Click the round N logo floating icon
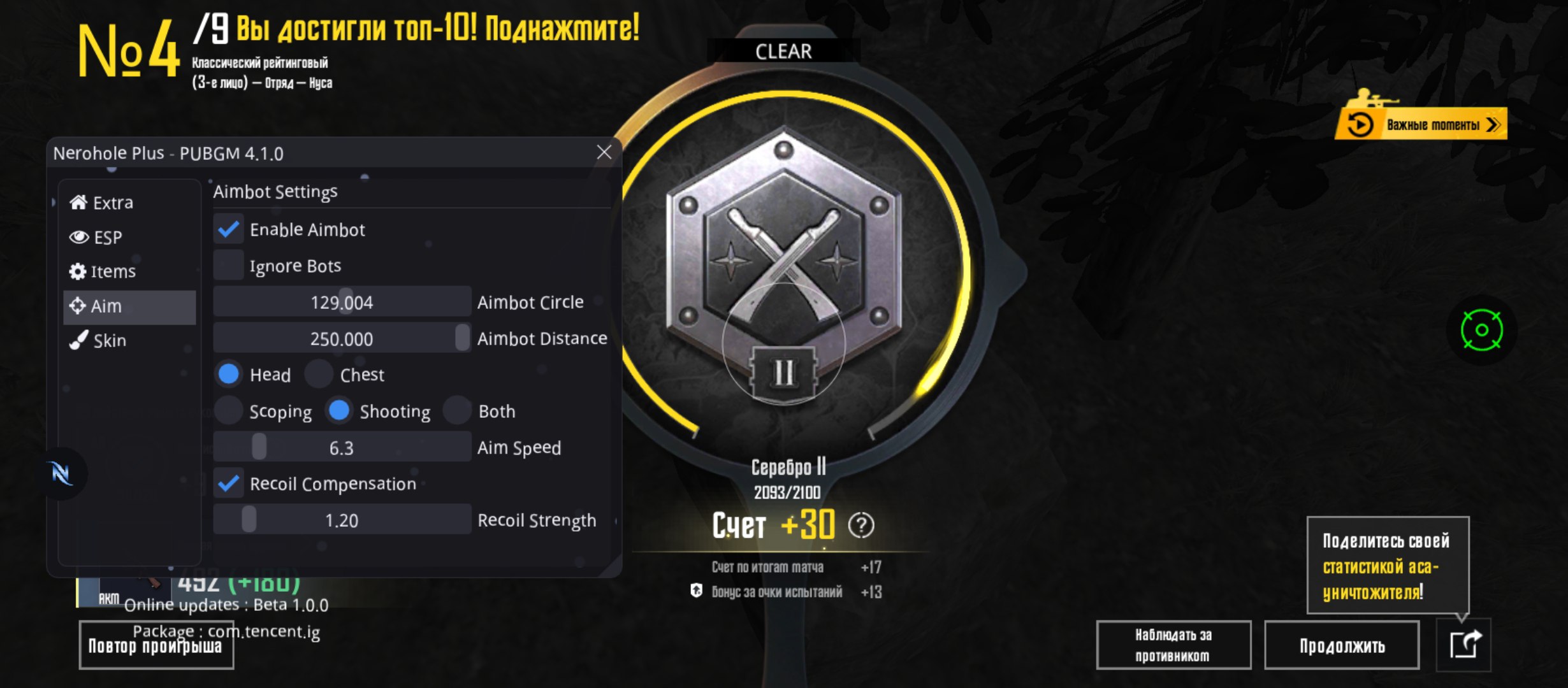Image resolution: width=1568 pixels, height=688 pixels. (x=62, y=473)
